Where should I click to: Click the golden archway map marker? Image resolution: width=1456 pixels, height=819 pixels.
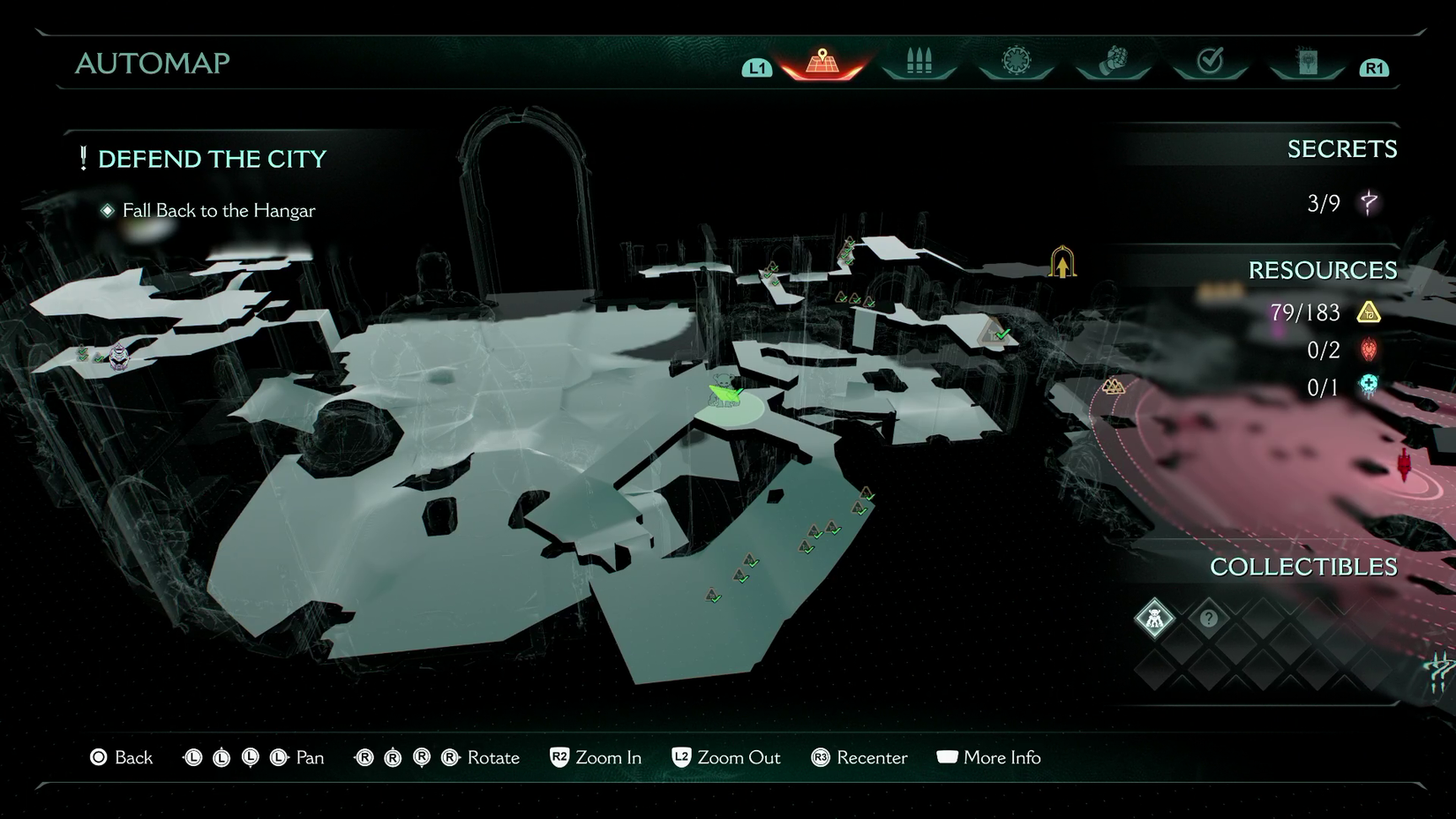(x=1062, y=263)
